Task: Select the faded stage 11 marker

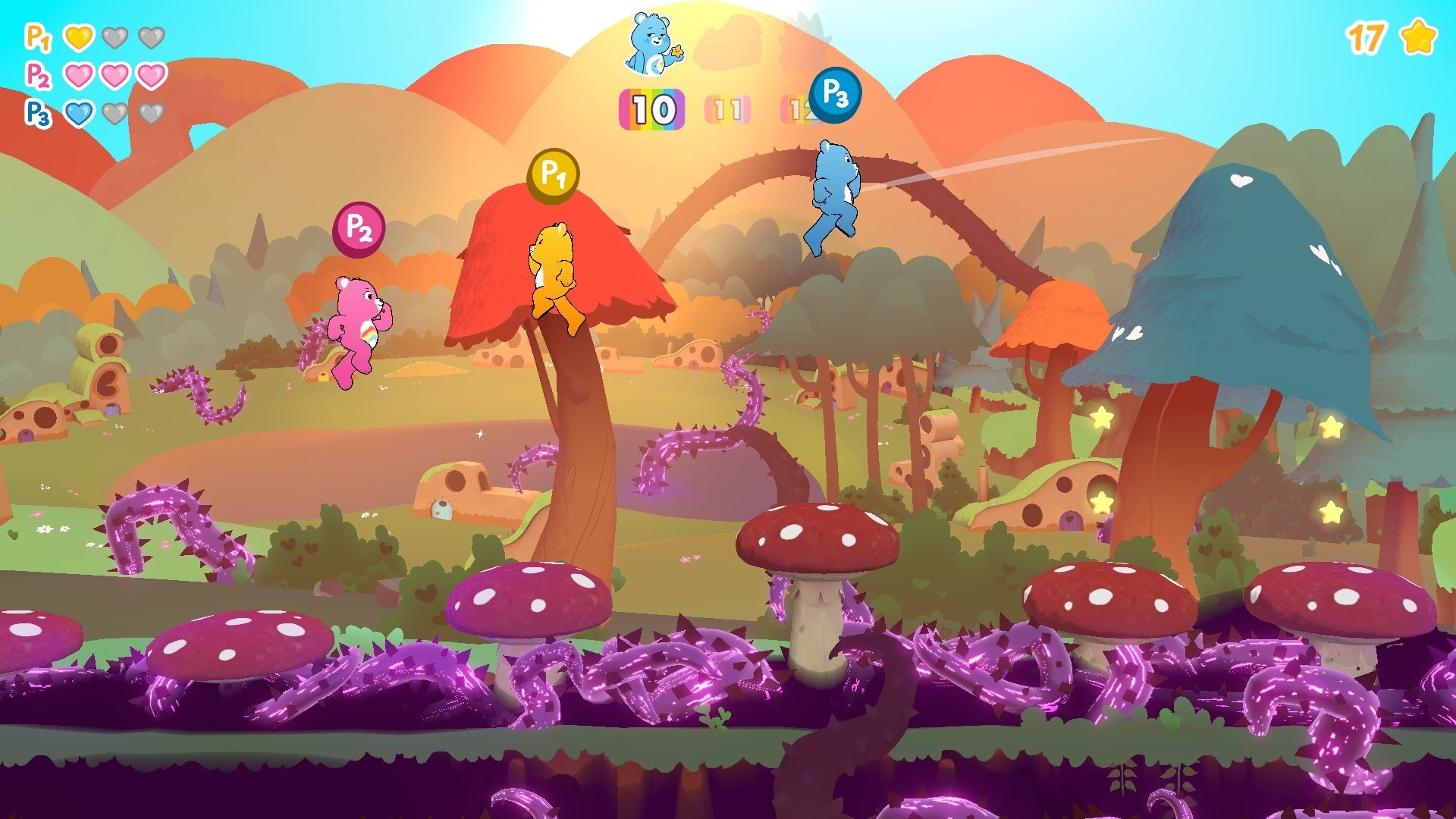Action: point(727,110)
